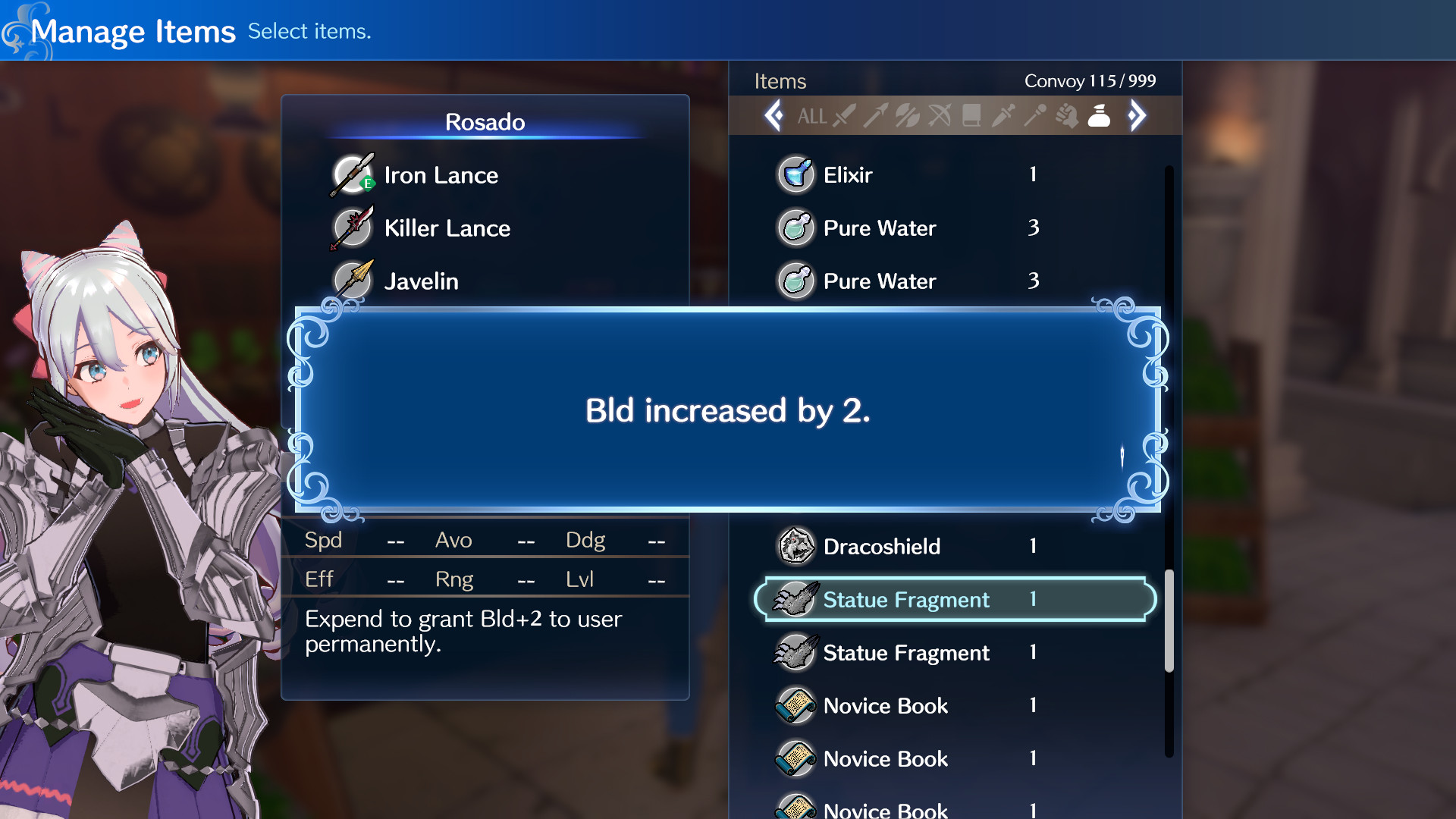Select the staff filter icon
Screen dimensions: 1456x819
click(x=1034, y=116)
